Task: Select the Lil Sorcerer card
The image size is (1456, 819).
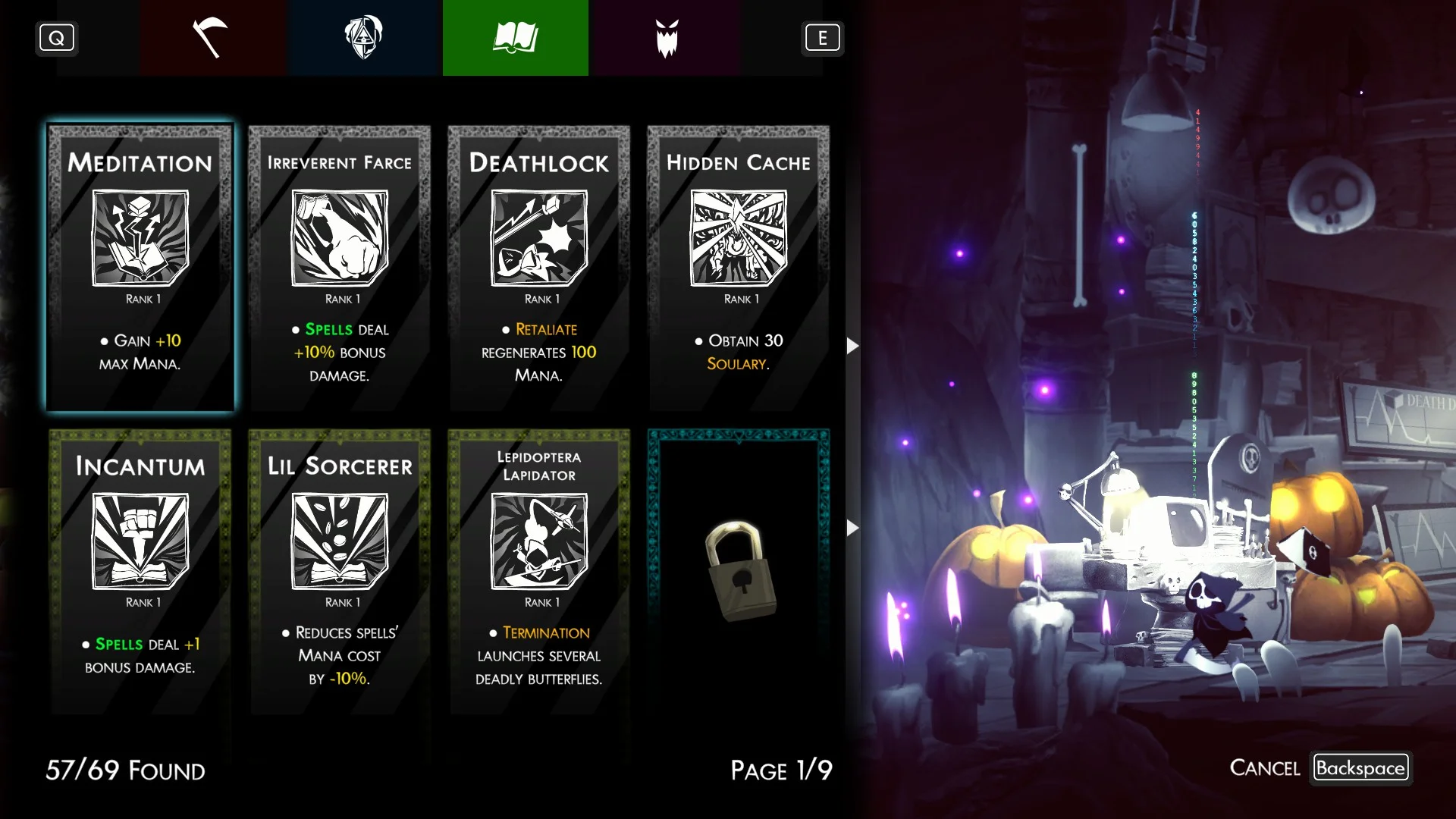Action: (x=340, y=570)
